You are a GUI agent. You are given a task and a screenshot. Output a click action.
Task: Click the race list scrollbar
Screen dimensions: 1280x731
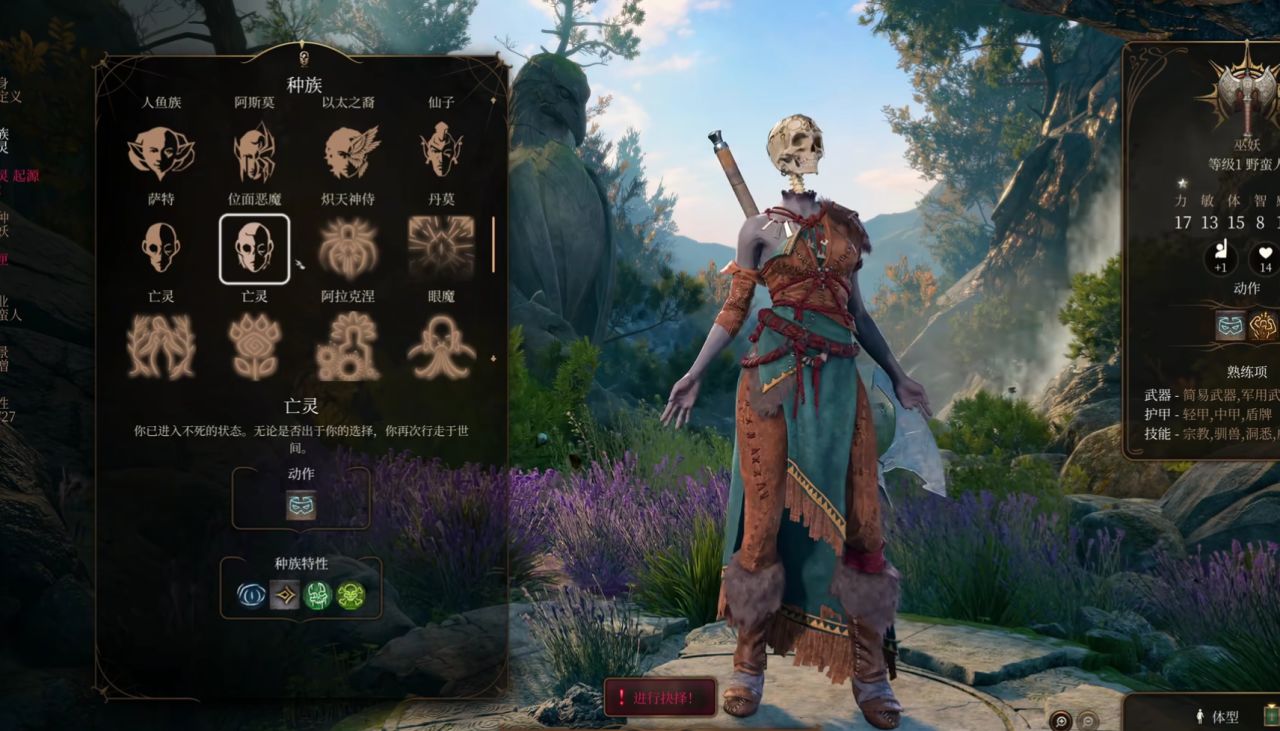[x=493, y=246]
